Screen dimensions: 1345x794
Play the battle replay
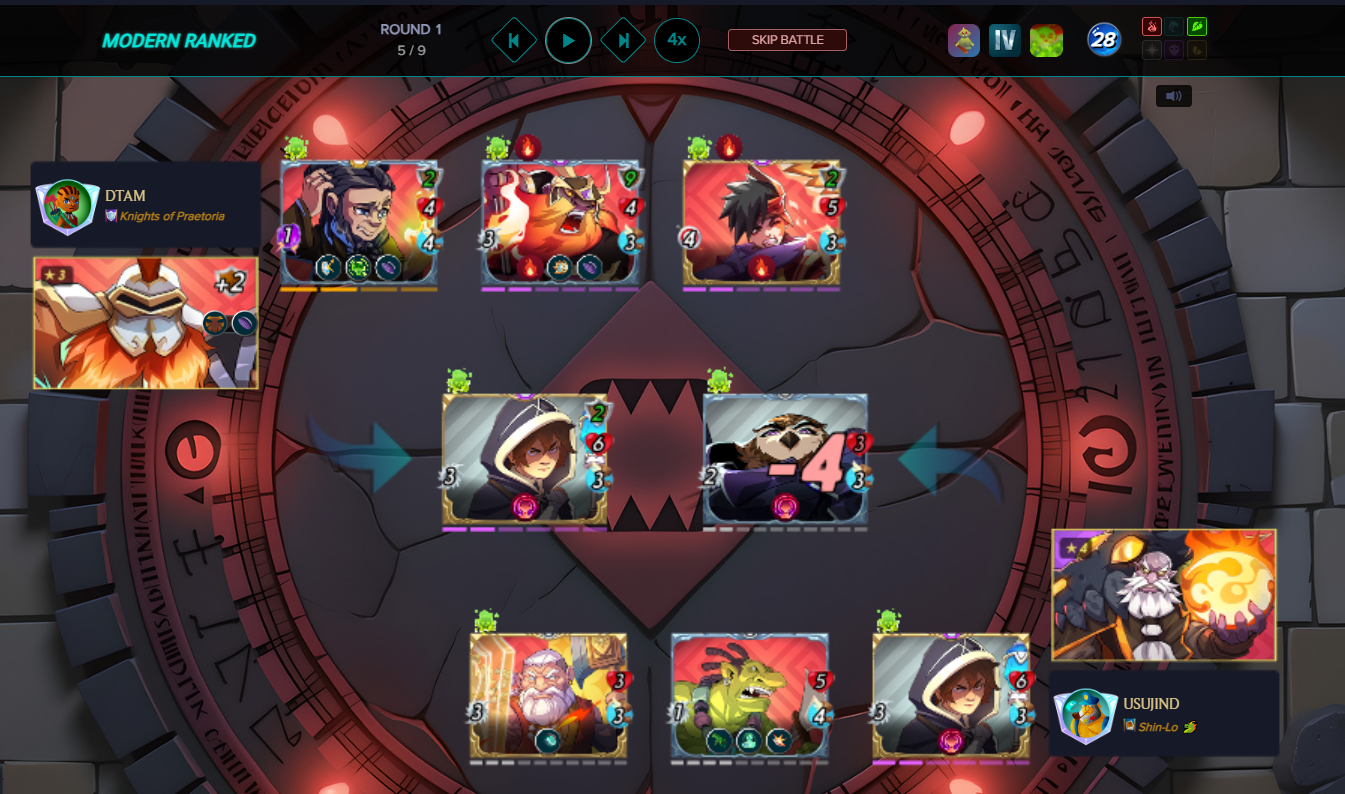[x=568, y=41]
